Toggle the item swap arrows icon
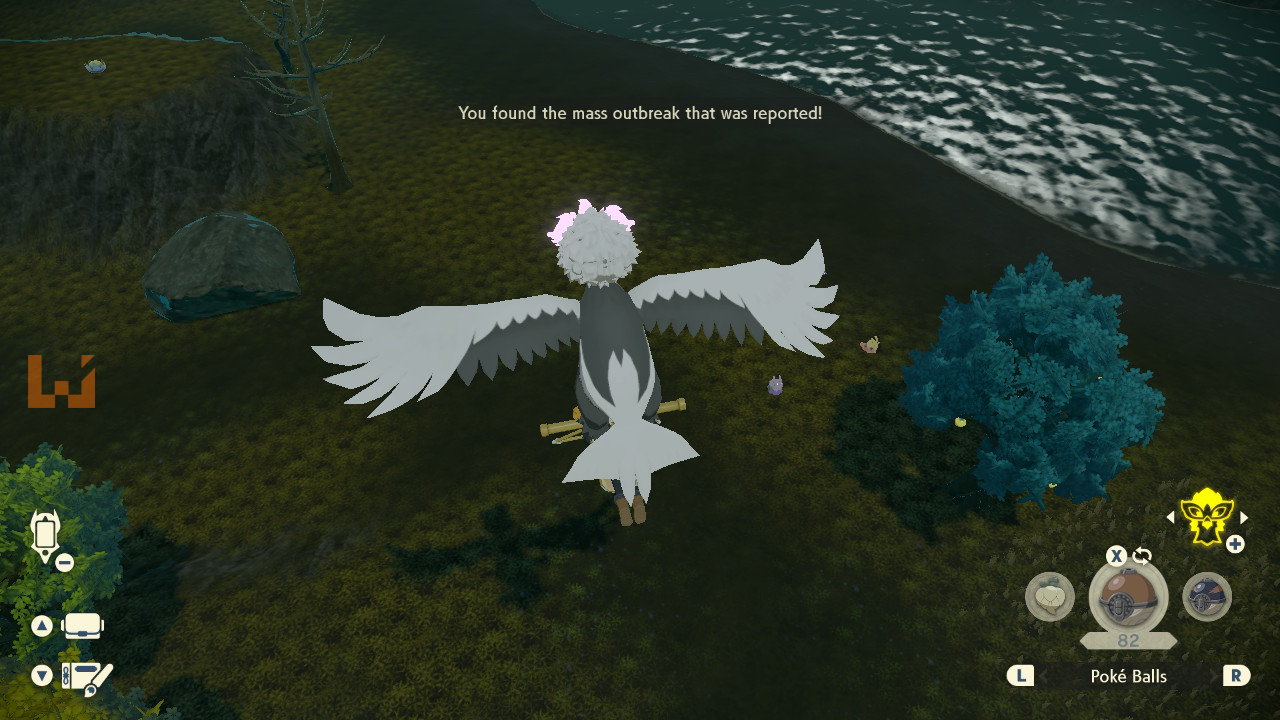Image resolution: width=1280 pixels, height=720 pixels. pyautogui.click(x=1142, y=556)
